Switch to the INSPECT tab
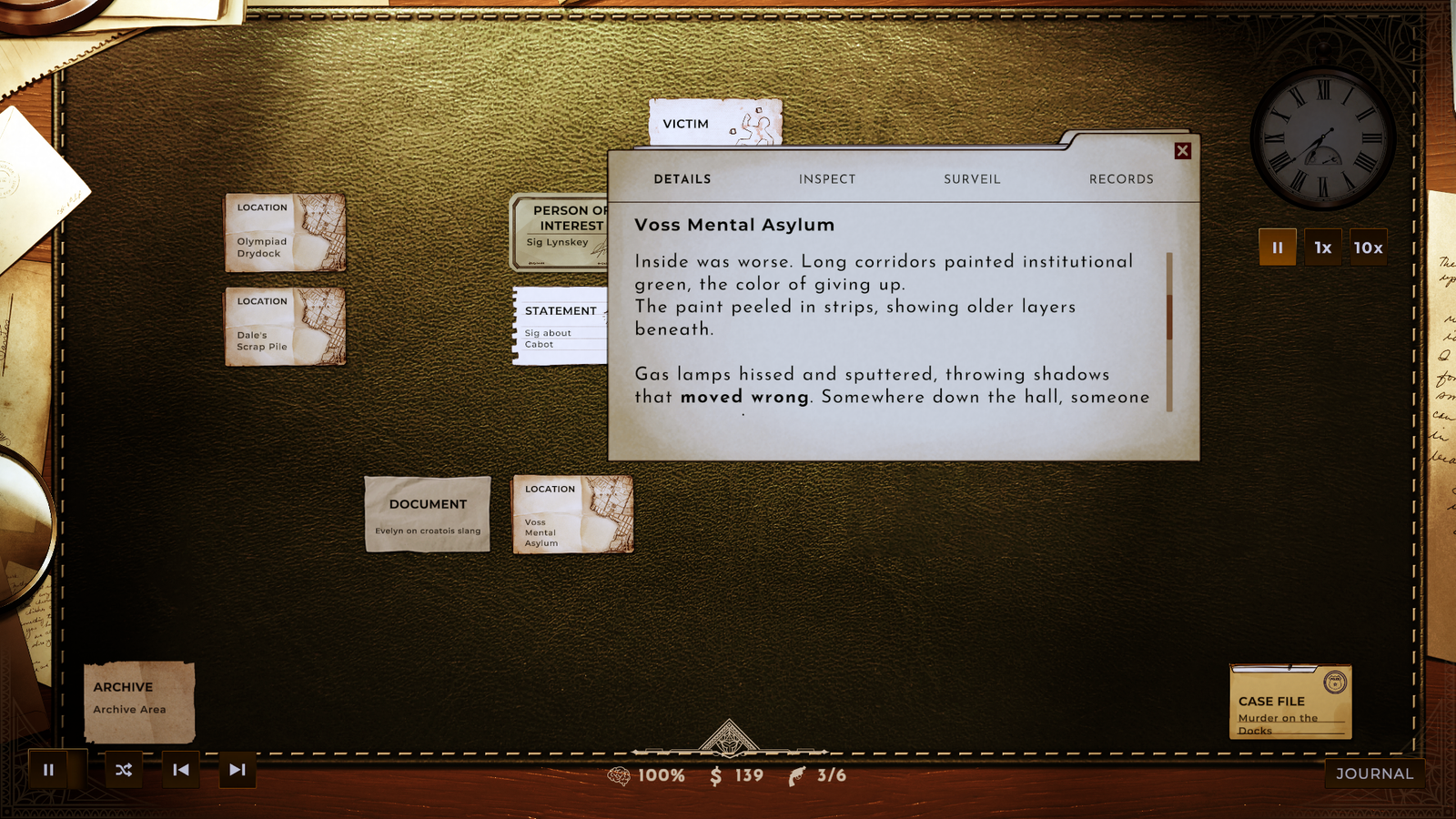The image size is (1456, 819). coord(826,179)
